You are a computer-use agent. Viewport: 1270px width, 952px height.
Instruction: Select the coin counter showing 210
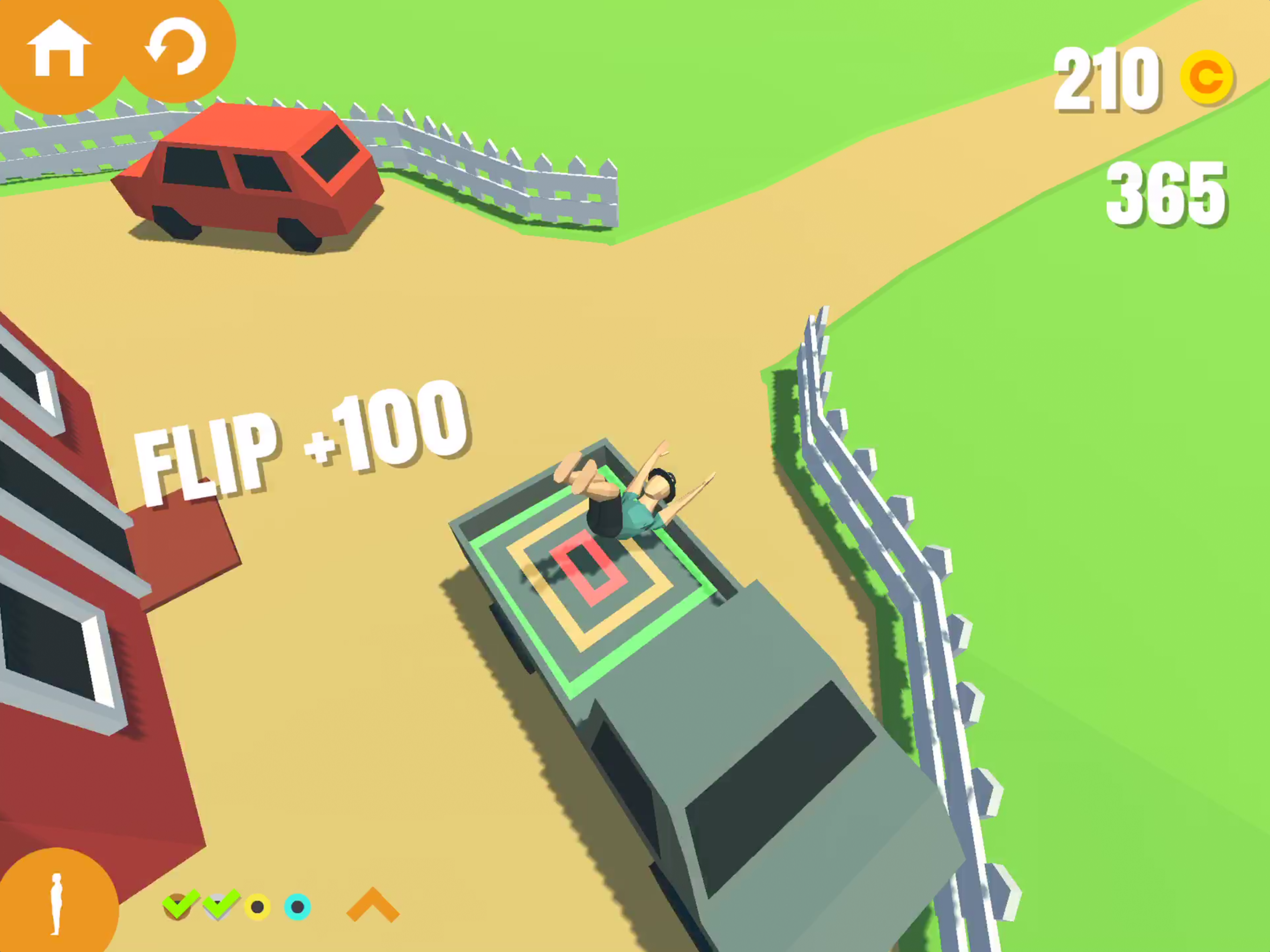pos(1108,78)
